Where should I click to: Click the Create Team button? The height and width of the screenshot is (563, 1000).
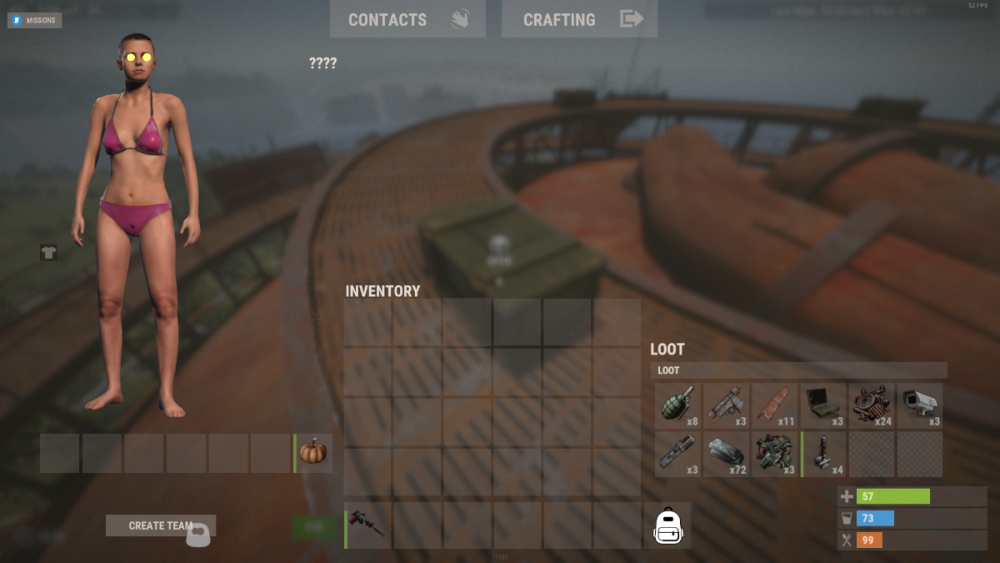click(x=160, y=525)
